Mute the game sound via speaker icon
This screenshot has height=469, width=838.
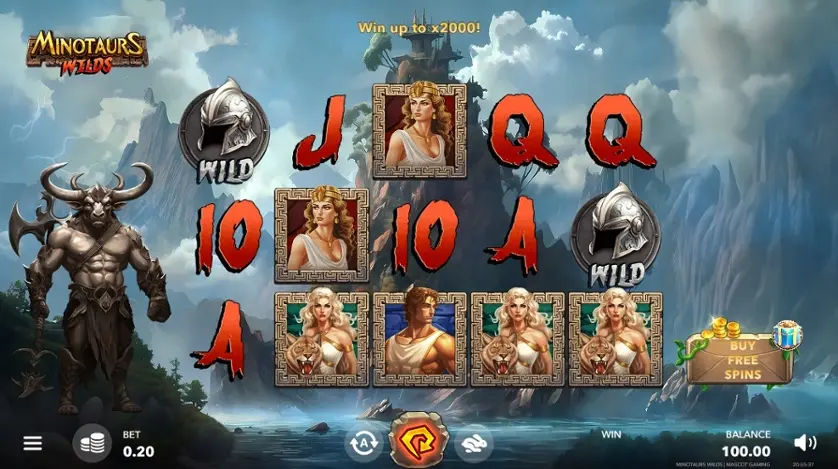[x=805, y=443]
